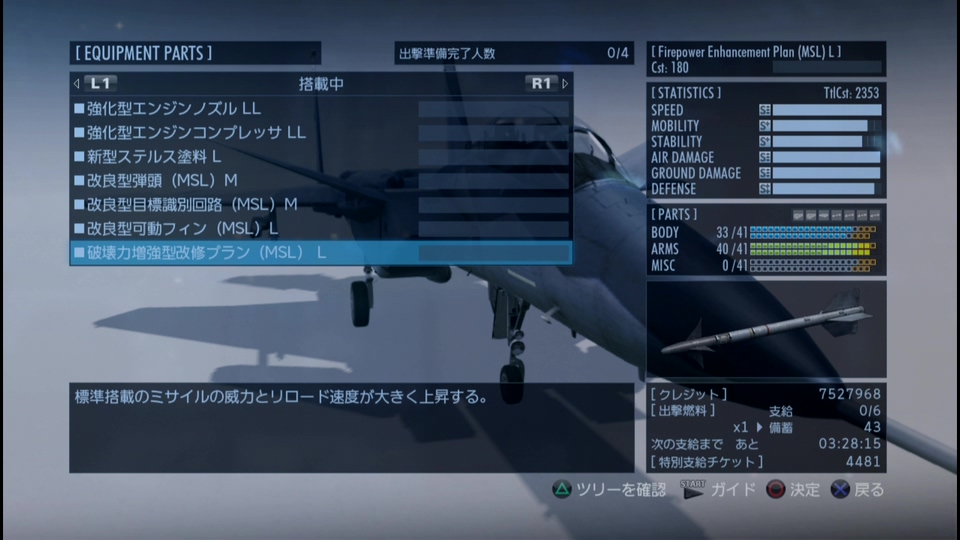Choose 強化型エンジンコンプレッサ LL entry
Screen dimensions: 960x540
pos(320,133)
